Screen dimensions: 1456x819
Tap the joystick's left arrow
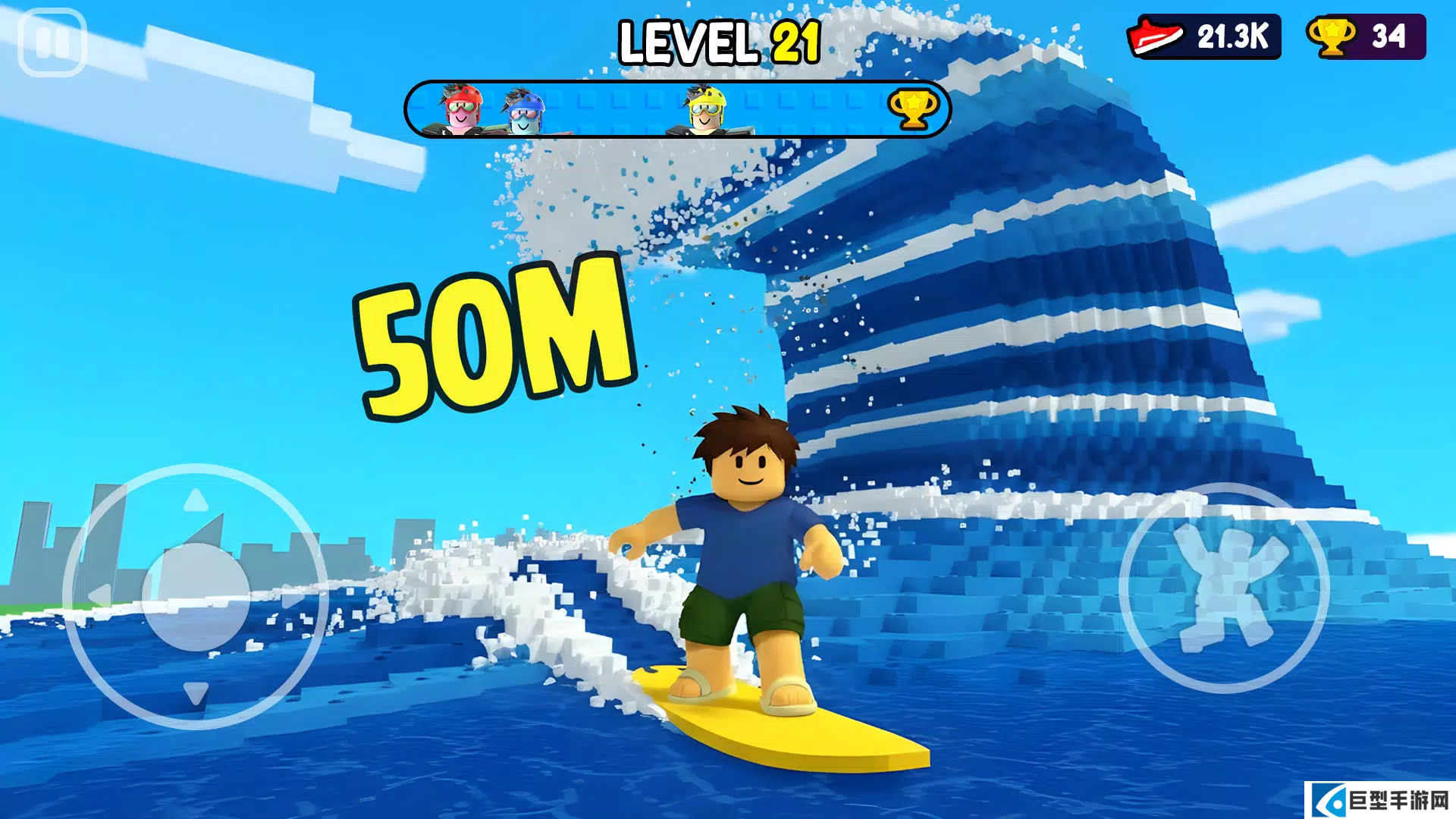pos(99,596)
